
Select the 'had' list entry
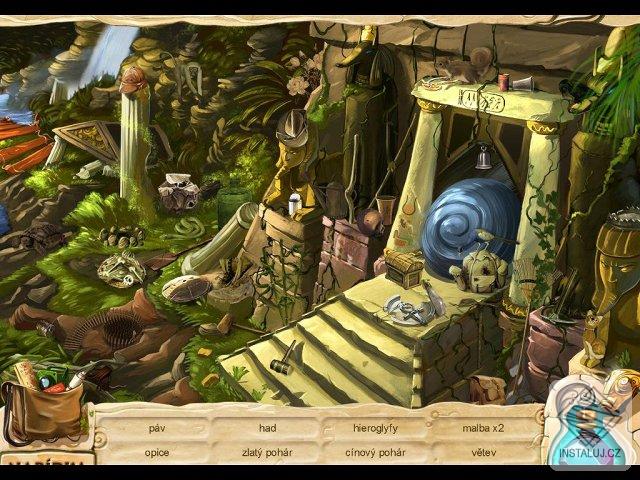point(267,428)
